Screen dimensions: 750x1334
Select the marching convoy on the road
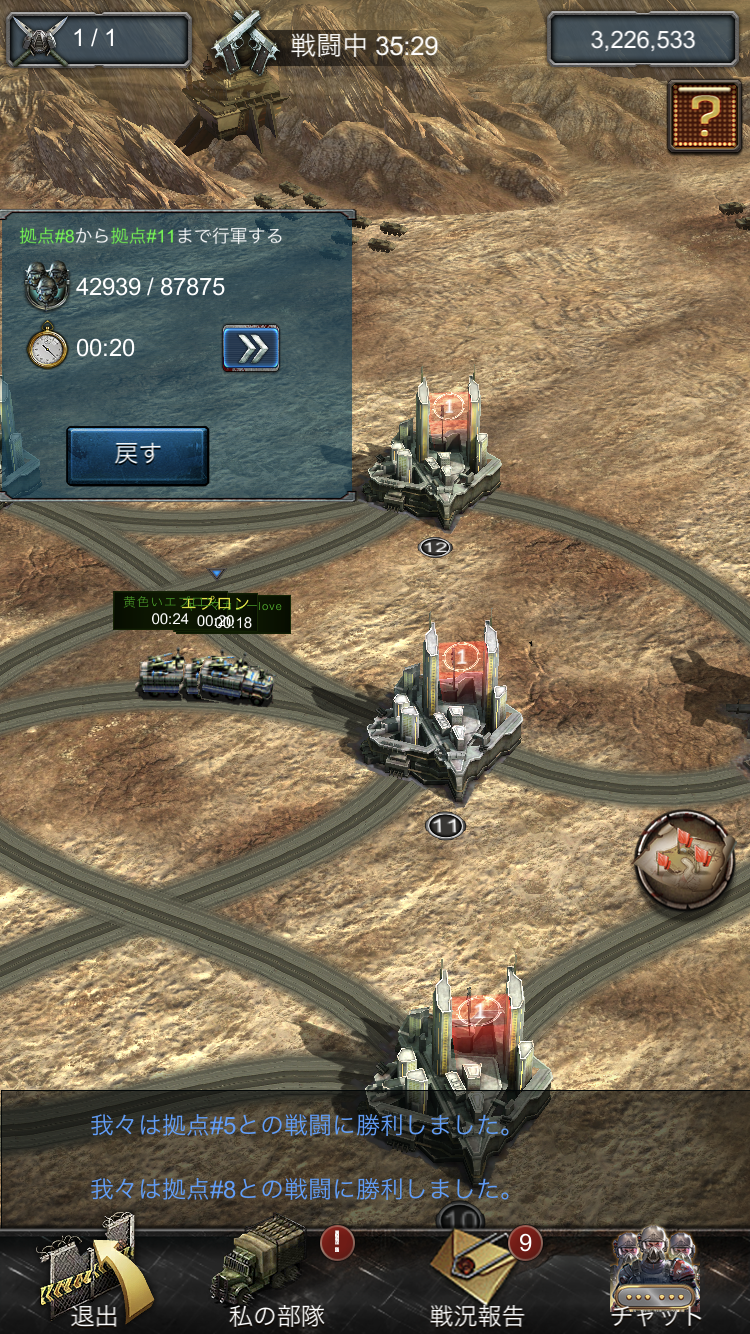(206, 678)
